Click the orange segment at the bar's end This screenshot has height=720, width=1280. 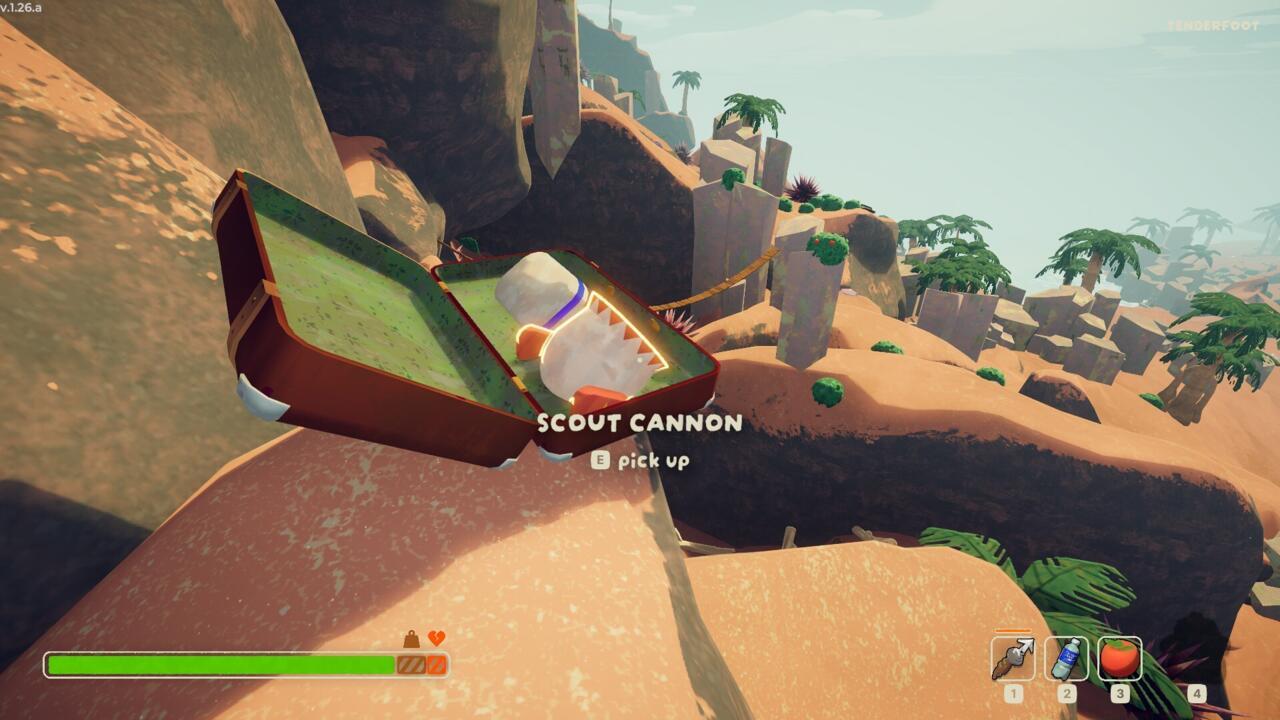click(x=437, y=663)
